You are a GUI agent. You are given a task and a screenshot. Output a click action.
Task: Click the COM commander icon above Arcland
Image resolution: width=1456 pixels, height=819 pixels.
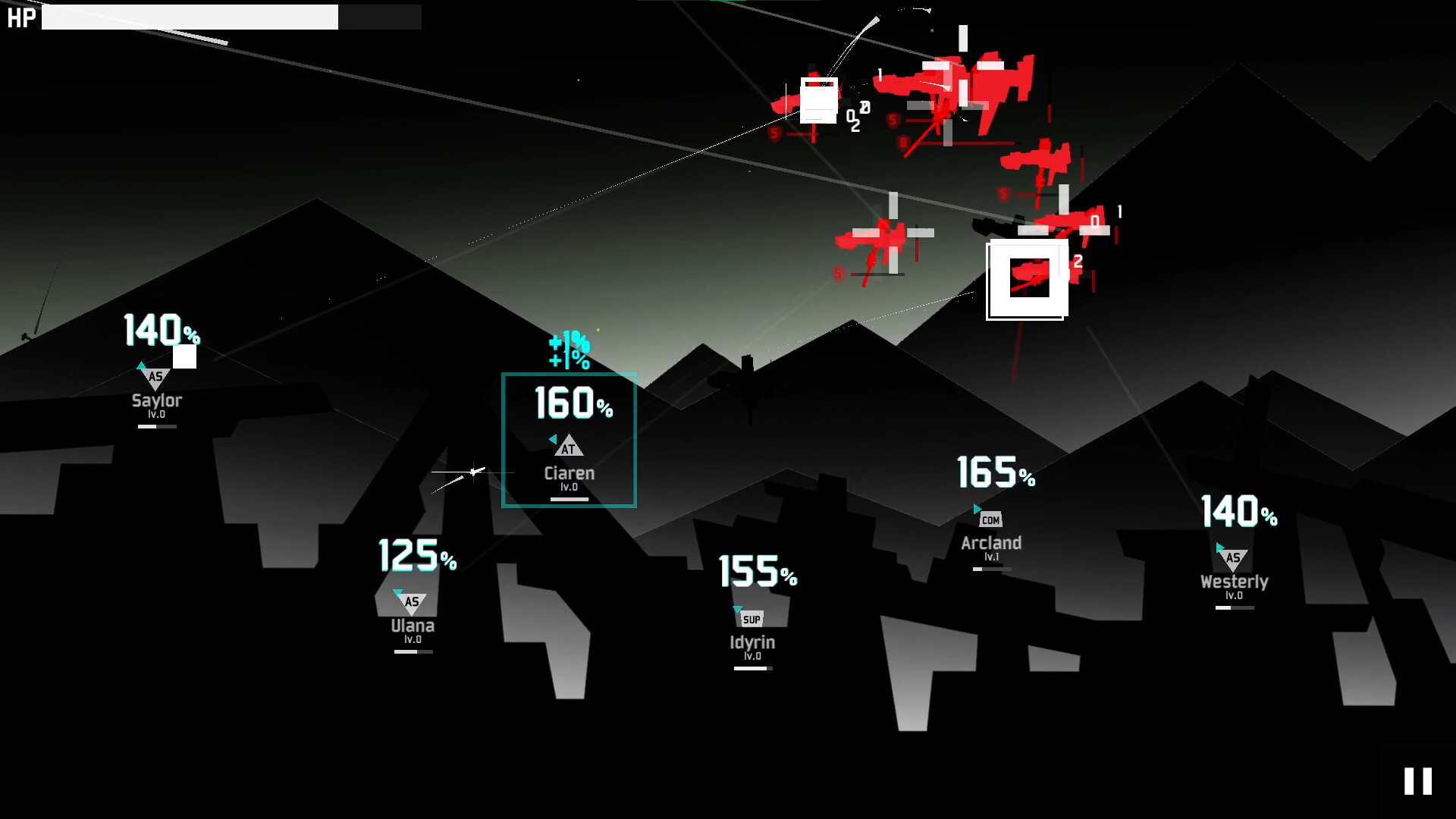pyautogui.click(x=990, y=519)
